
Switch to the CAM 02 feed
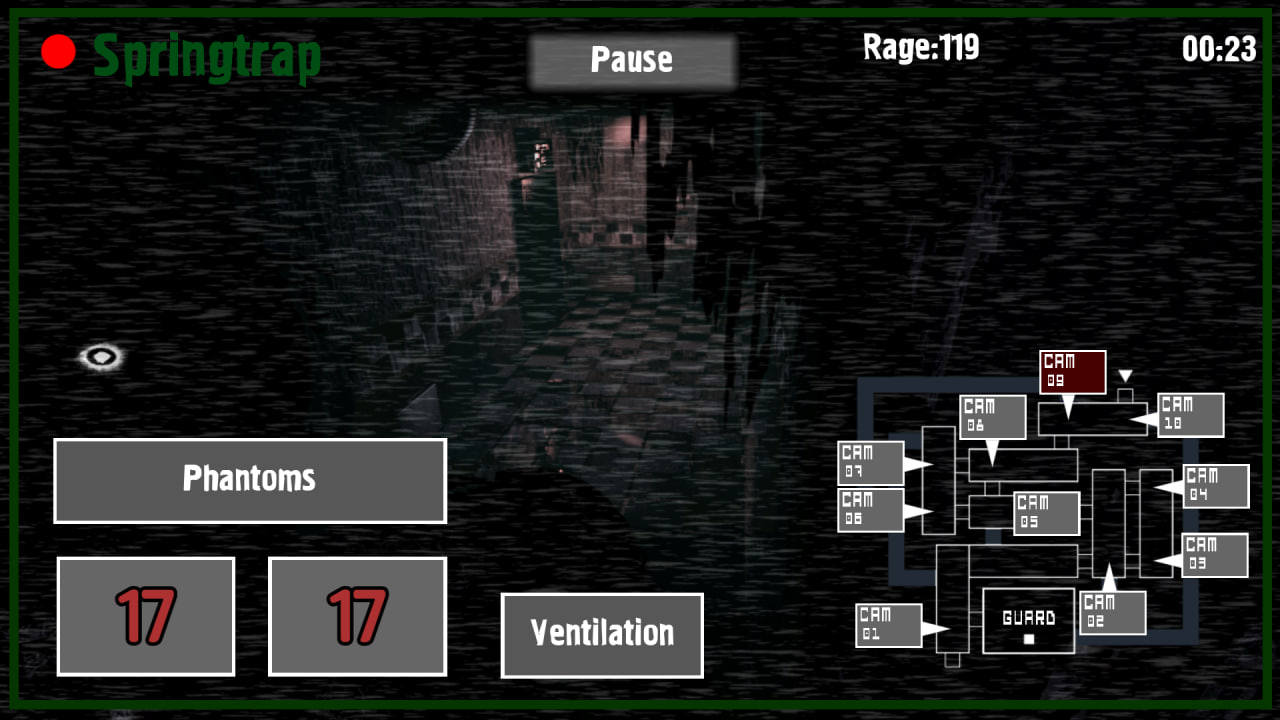[1111, 613]
